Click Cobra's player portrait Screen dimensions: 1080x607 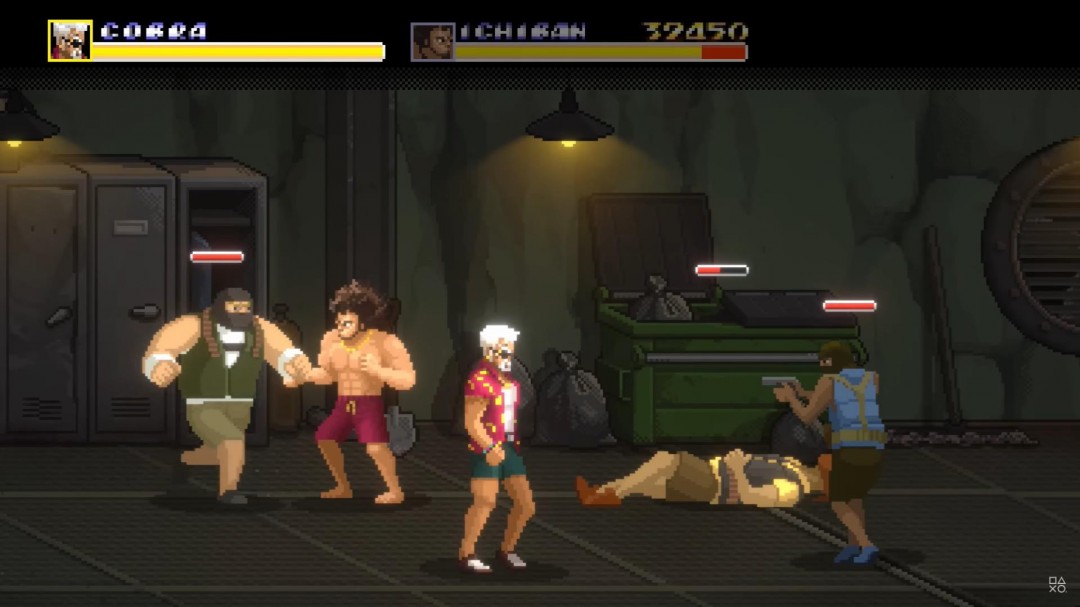[x=70, y=41]
